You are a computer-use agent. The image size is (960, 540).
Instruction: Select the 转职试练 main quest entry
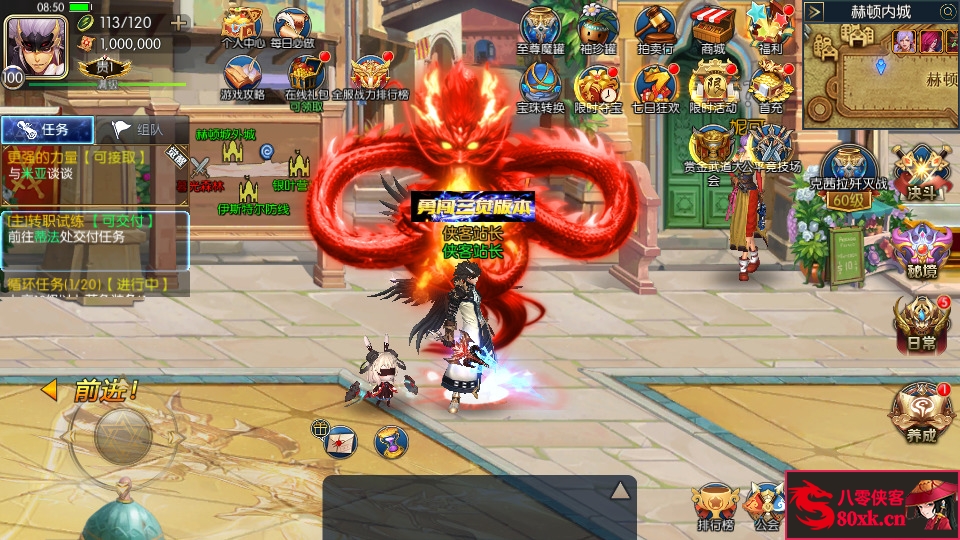pos(94,228)
